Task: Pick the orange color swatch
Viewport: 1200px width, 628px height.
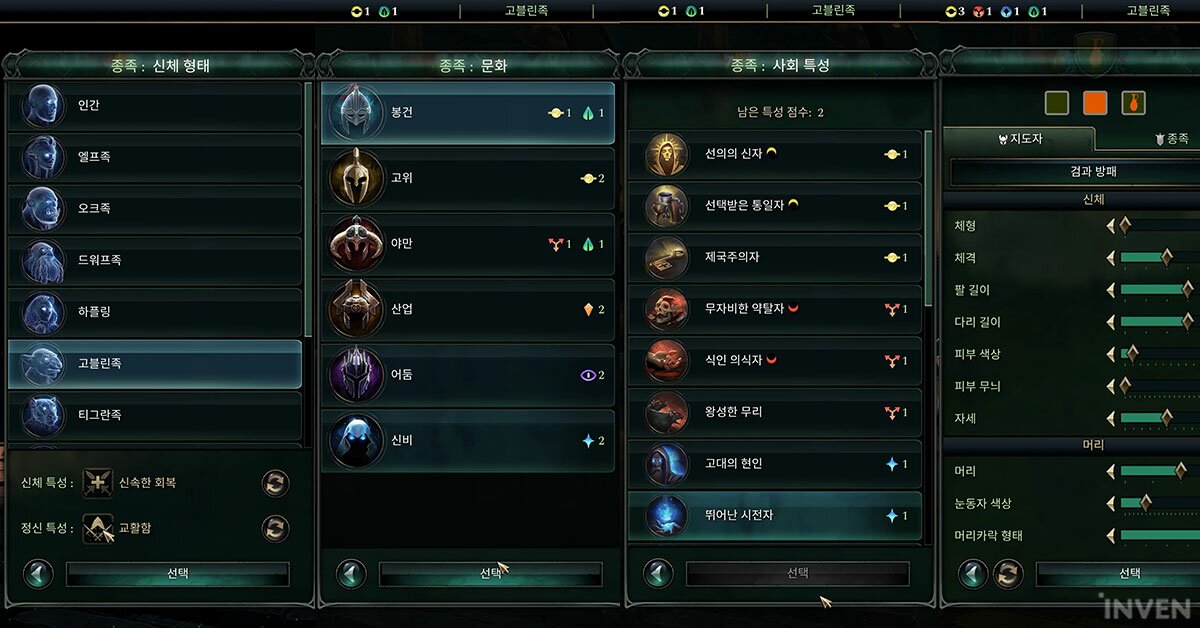Action: tap(1095, 103)
